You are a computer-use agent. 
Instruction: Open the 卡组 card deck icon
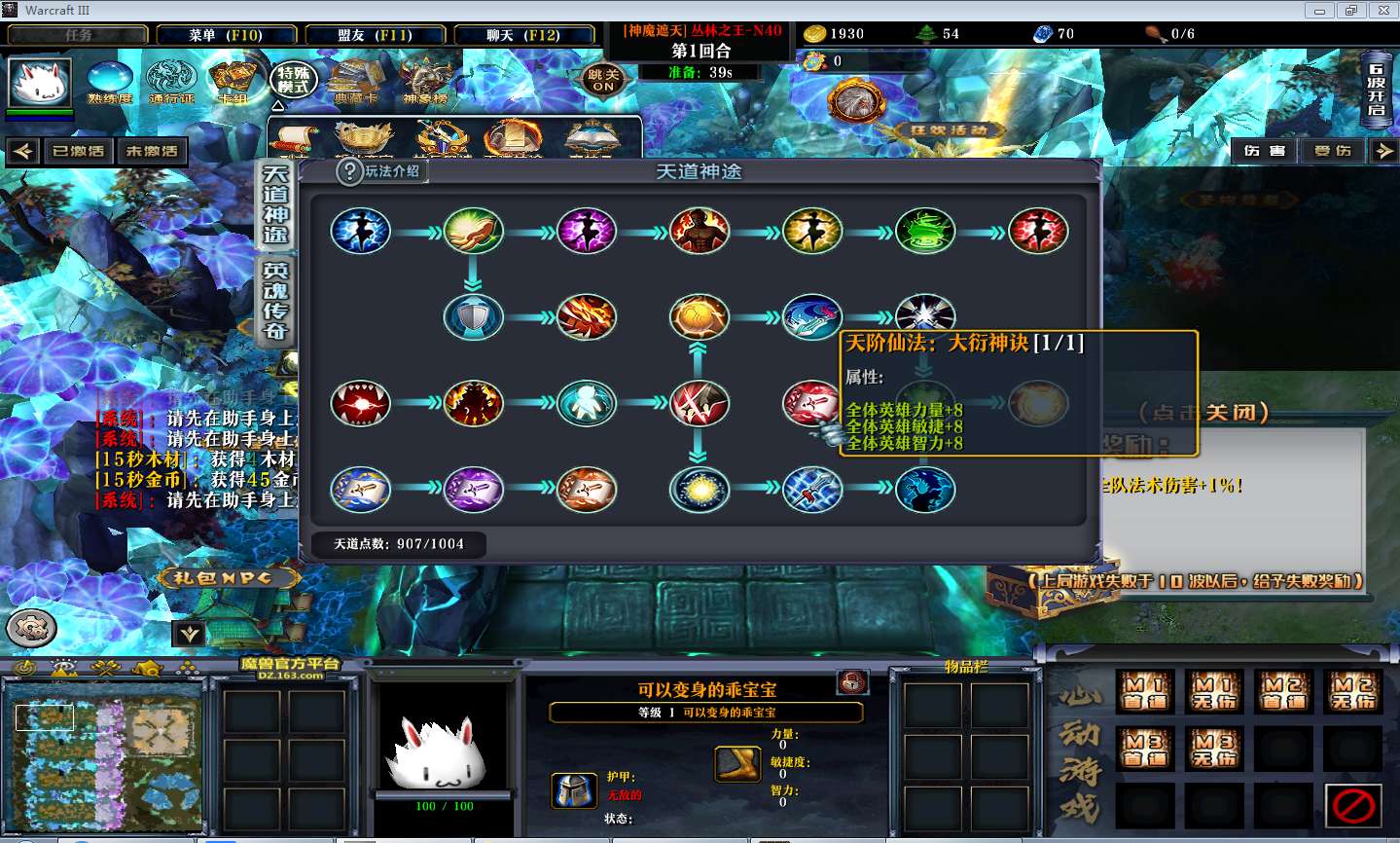point(233,80)
